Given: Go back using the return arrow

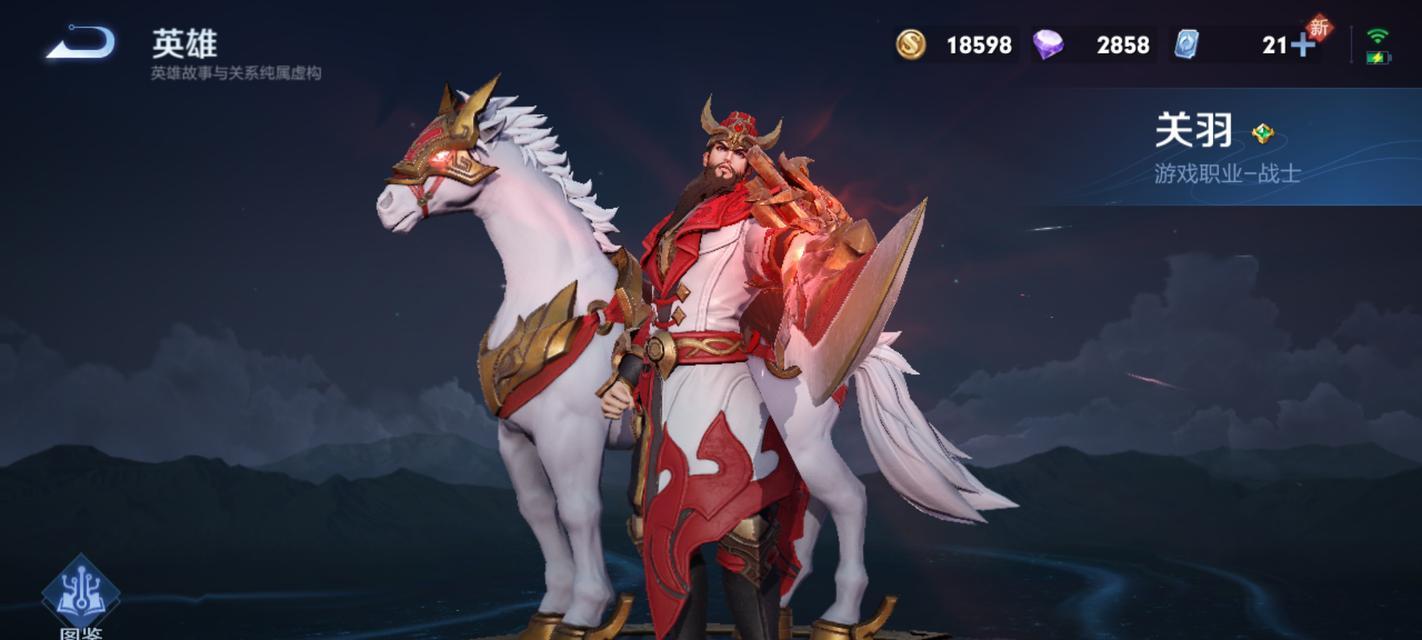Looking at the screenshot, I should coord(80,43).
